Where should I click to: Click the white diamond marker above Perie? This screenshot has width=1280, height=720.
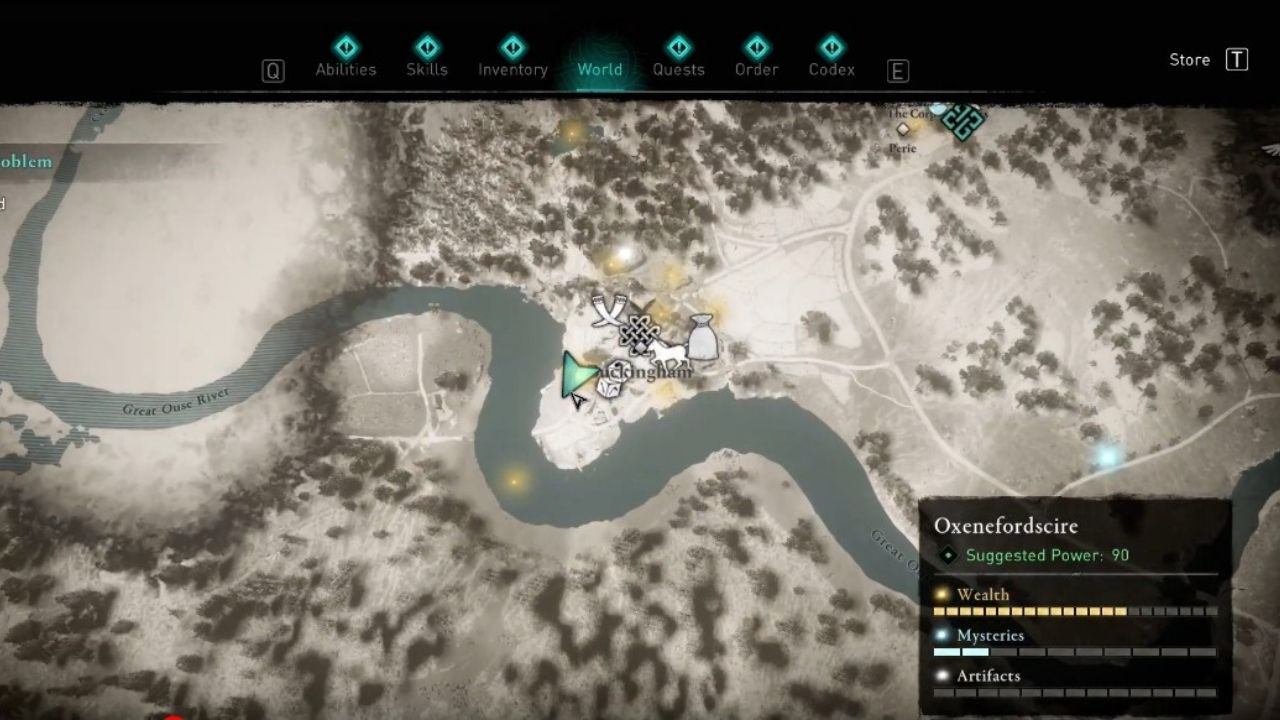(x=903, y=130)
